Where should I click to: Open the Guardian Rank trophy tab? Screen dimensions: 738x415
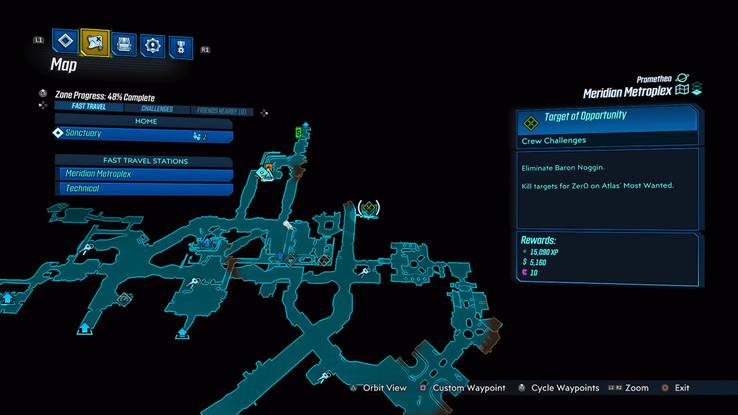(x=181, y=44)
